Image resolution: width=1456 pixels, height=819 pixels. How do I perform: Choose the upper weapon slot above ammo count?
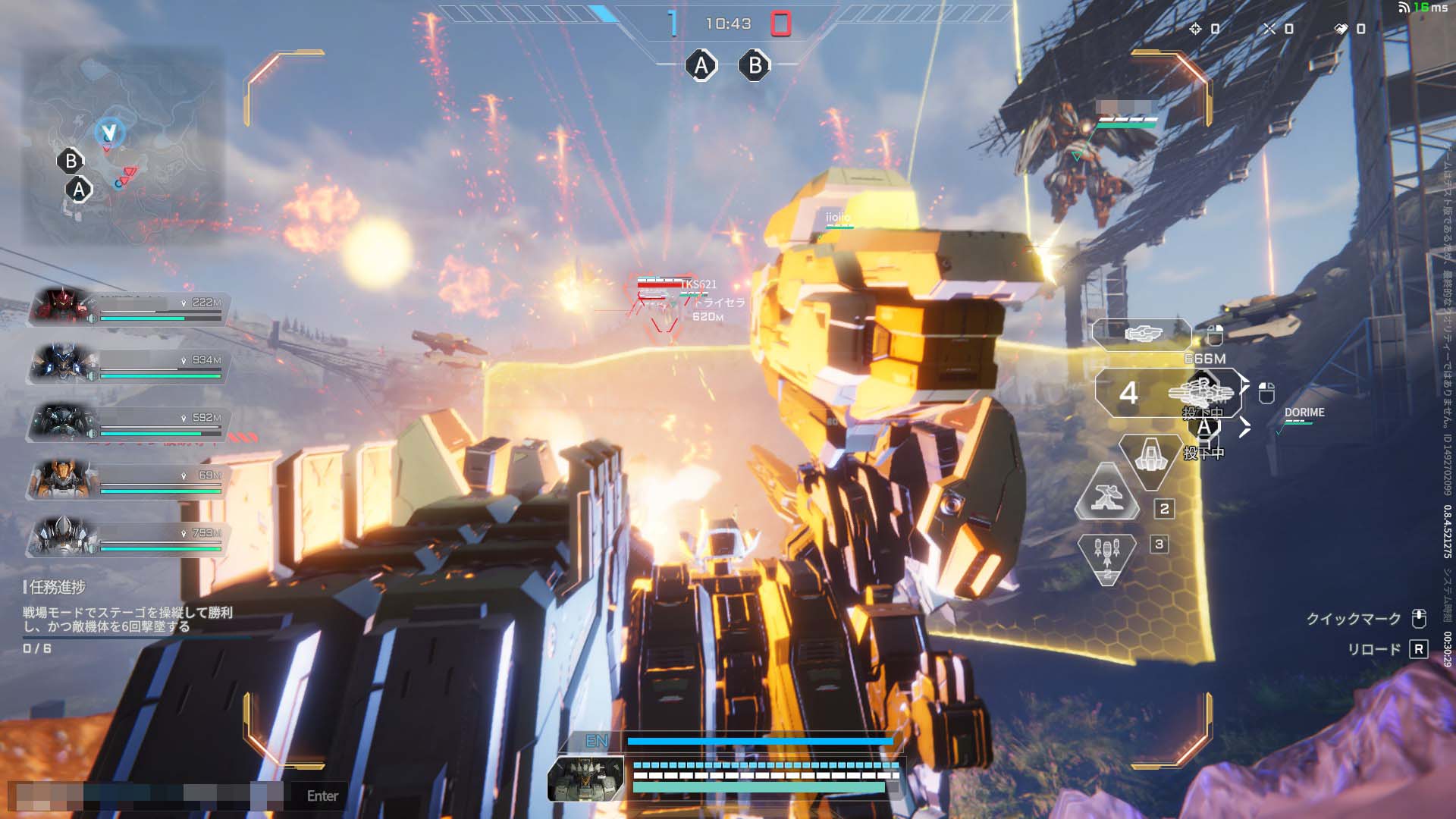click(1141, 334)
